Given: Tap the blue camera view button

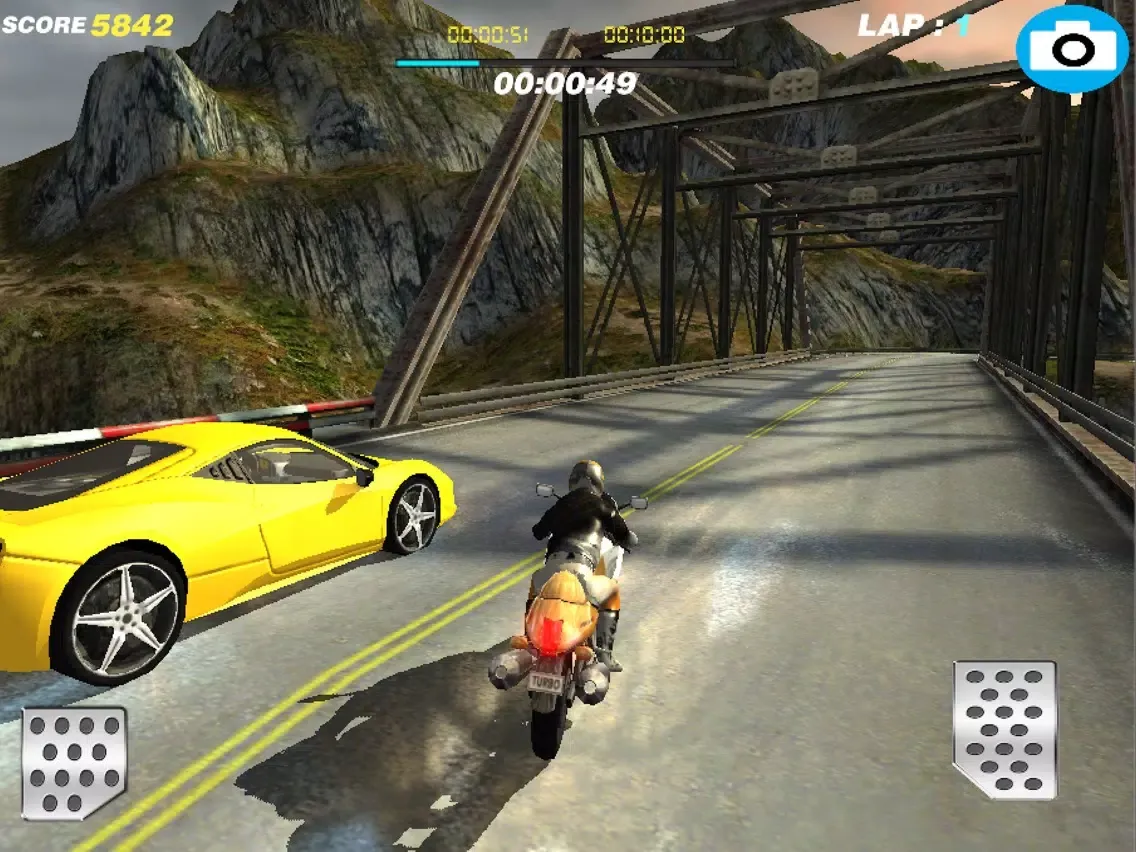Looking at the screenshot, I should (x=1072, y=48).
